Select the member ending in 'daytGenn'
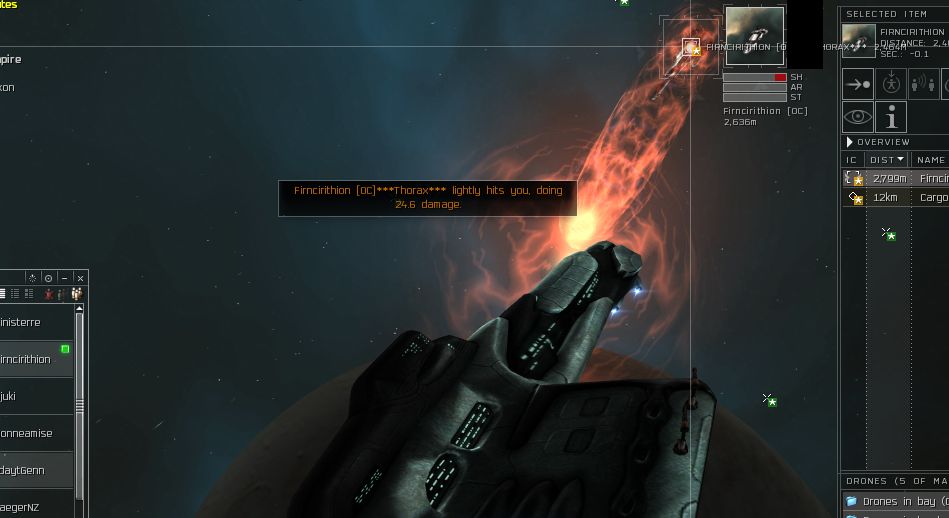 (x=32, y=470)
